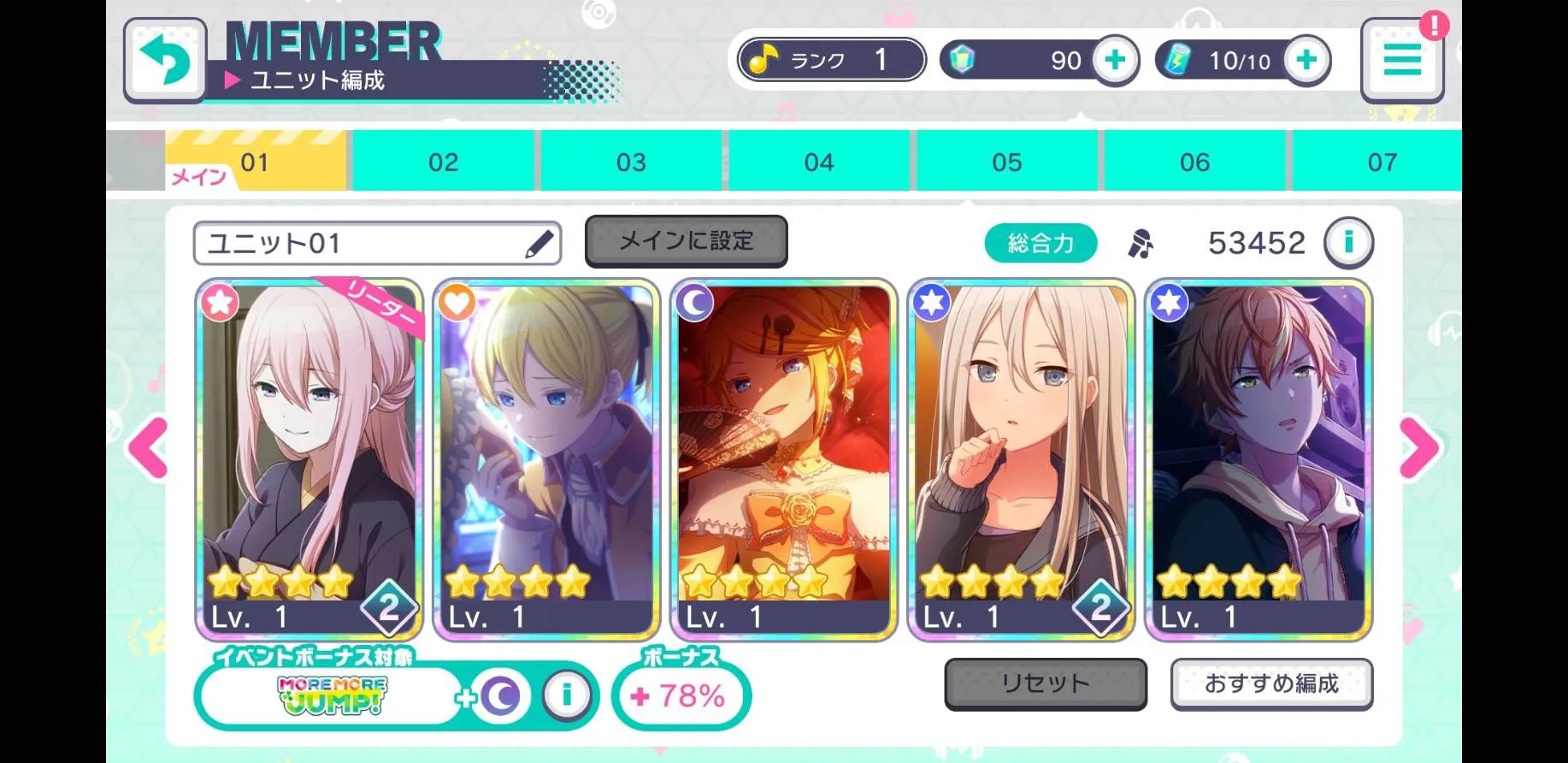Add crystals with the plus button
The image size is (1568, 763).
click(1115, 61)
